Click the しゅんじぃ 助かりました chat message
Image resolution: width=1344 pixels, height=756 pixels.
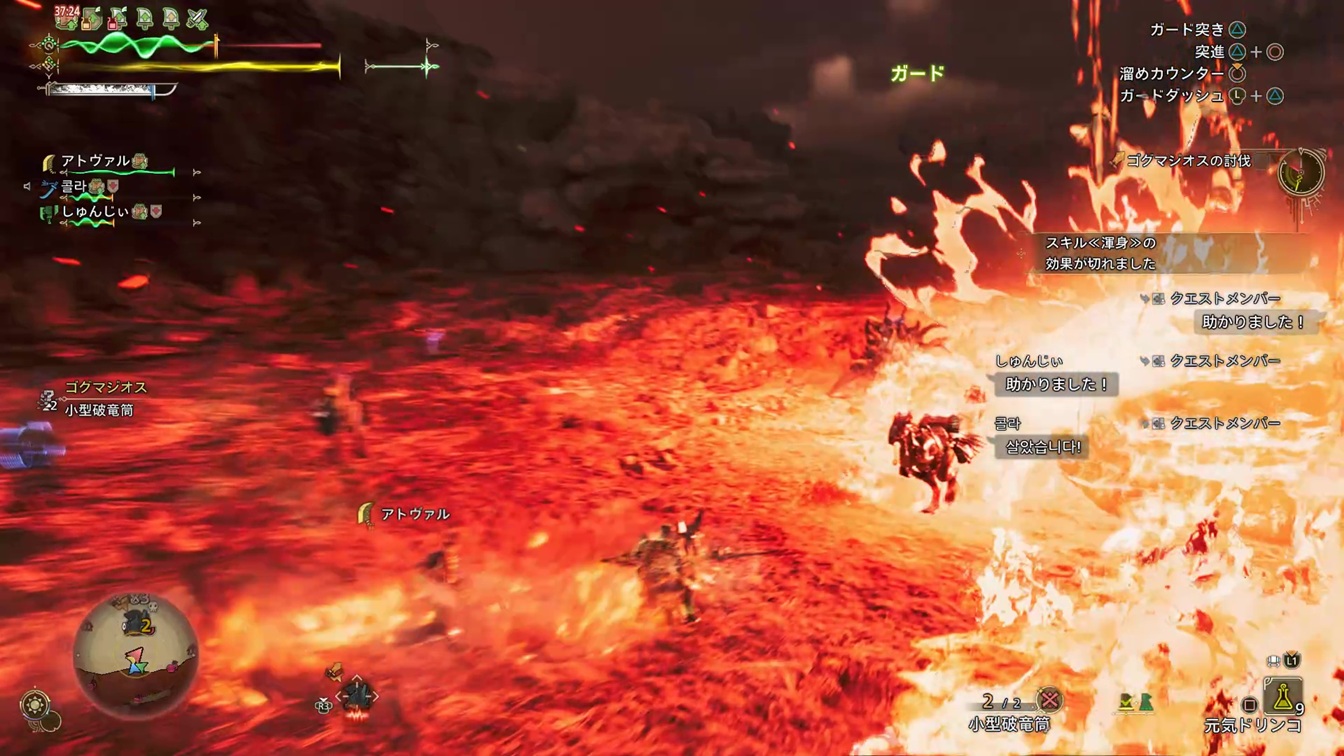1057,384
